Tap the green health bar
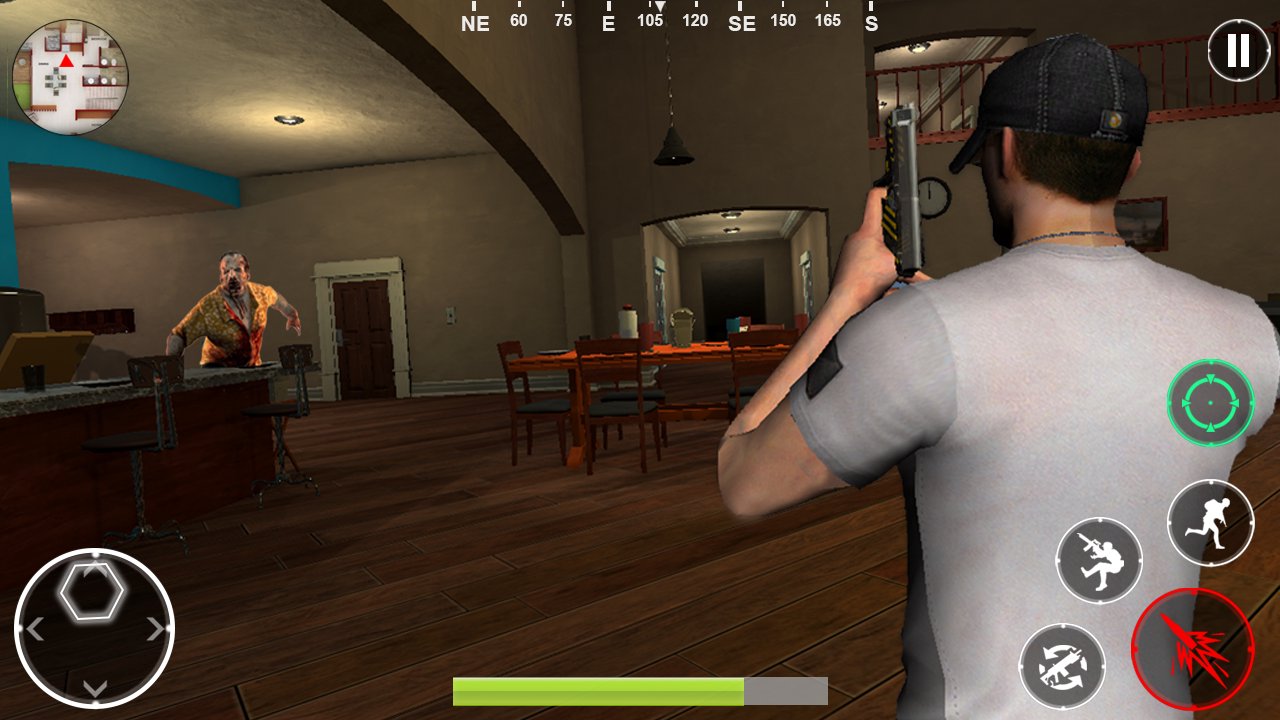The height and width of the screenshot is (720, 1280). click(600, 689)
